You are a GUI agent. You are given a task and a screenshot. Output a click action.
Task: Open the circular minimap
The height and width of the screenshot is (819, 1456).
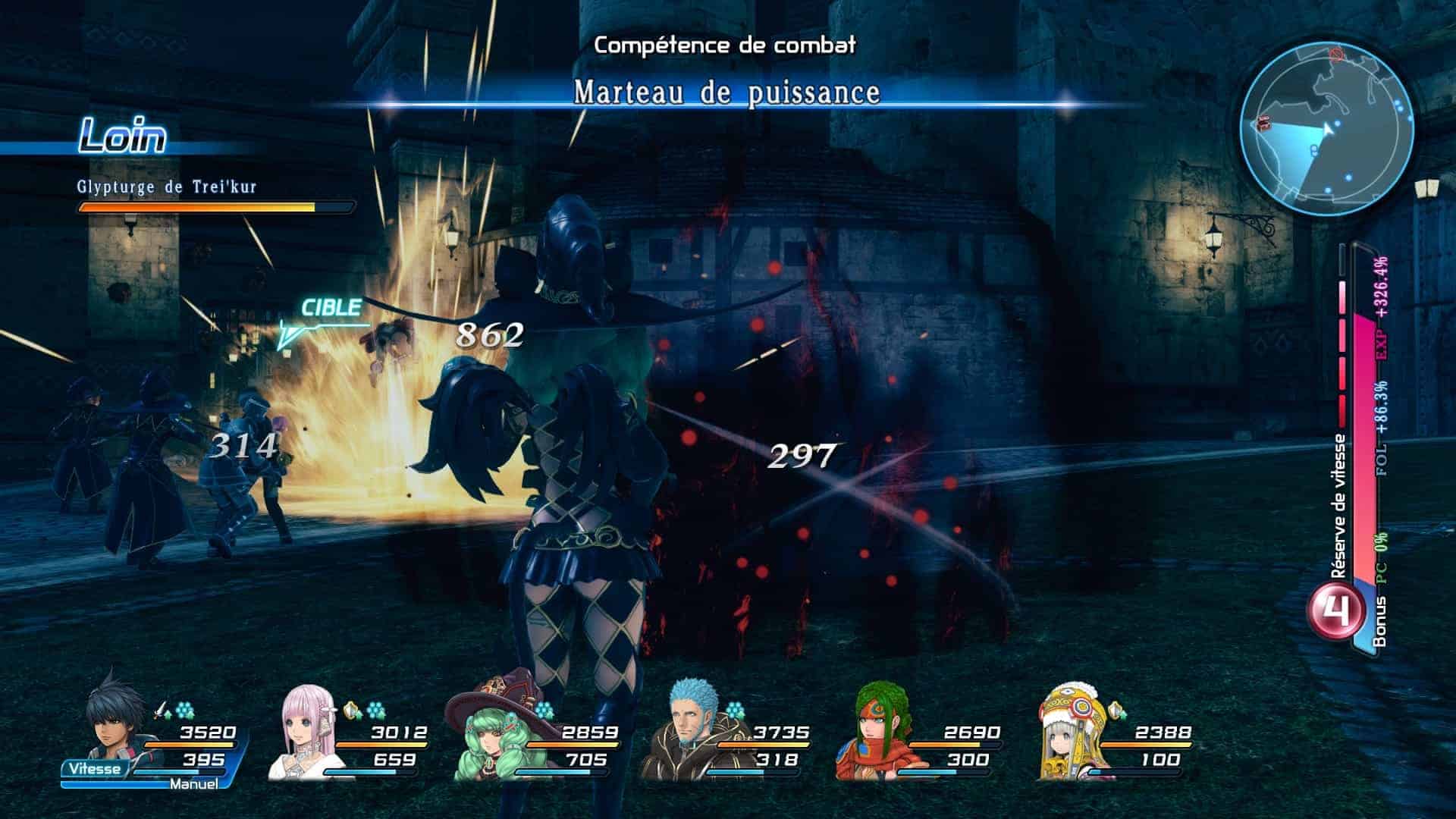[x=1327, y=130]
